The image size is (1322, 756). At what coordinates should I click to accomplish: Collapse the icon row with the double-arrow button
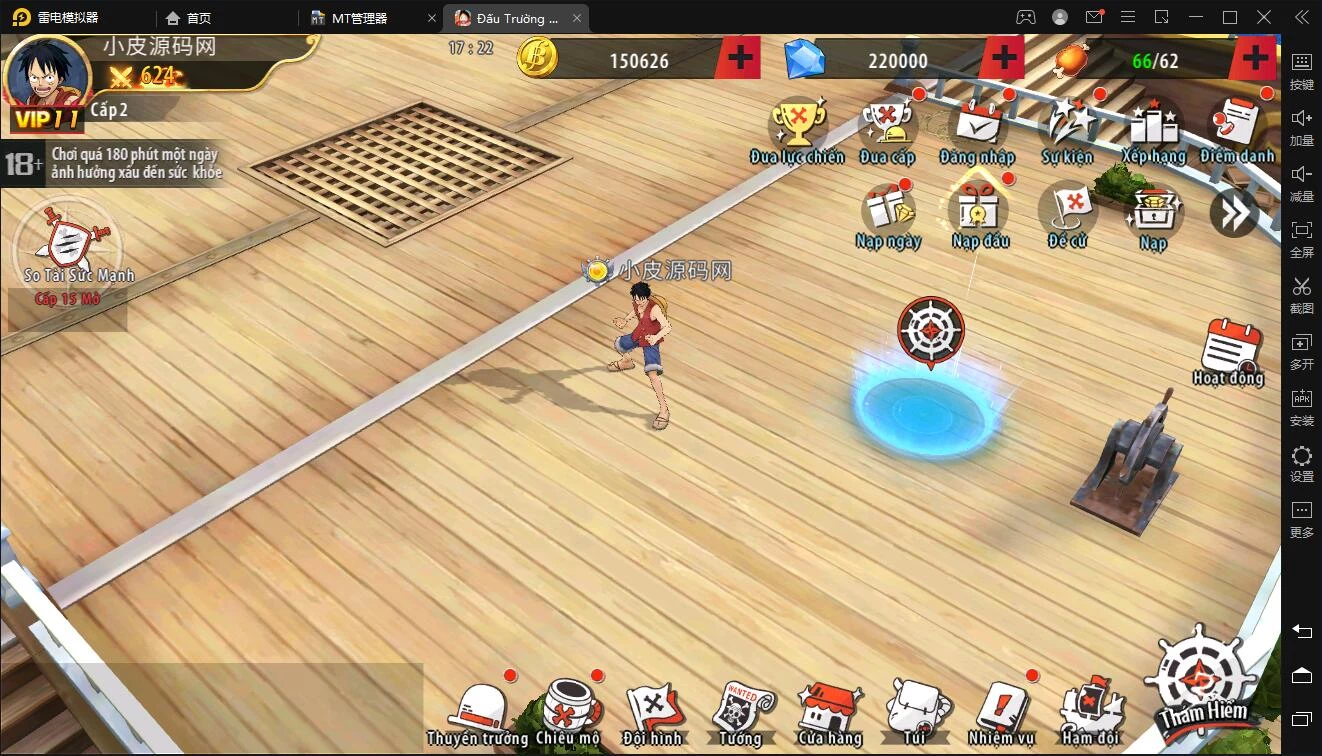(1233, 212)
